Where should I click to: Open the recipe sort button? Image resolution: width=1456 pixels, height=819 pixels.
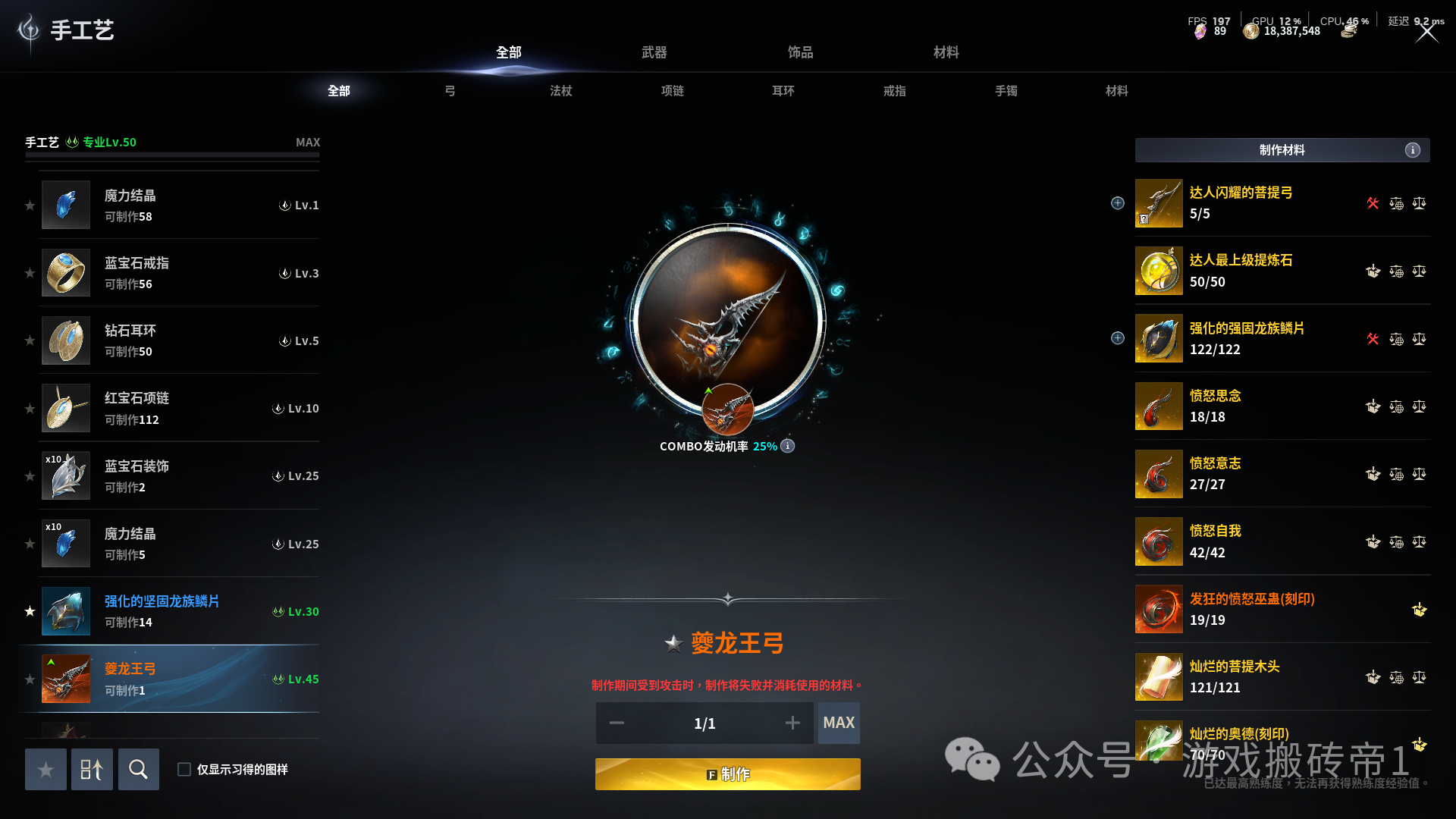click(x=92, y=769)
